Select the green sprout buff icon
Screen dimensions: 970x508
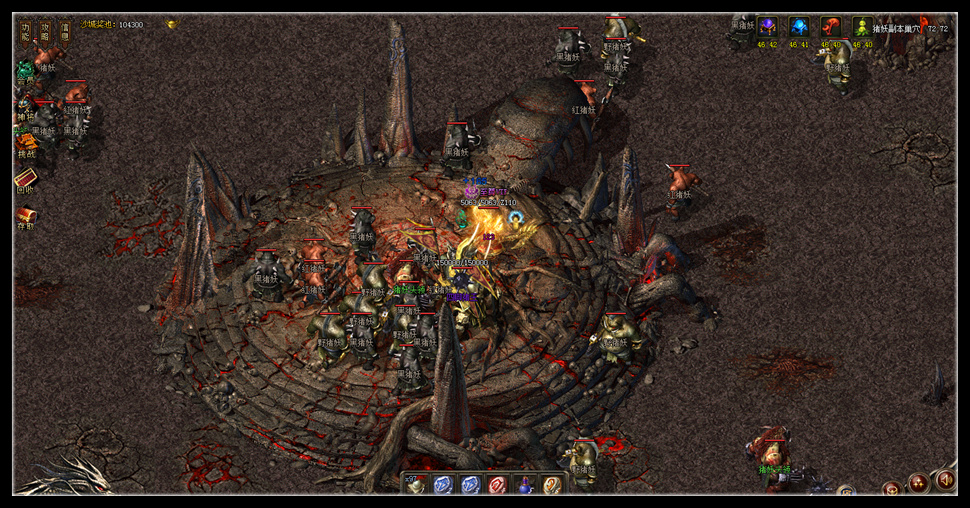pos(862,27)
